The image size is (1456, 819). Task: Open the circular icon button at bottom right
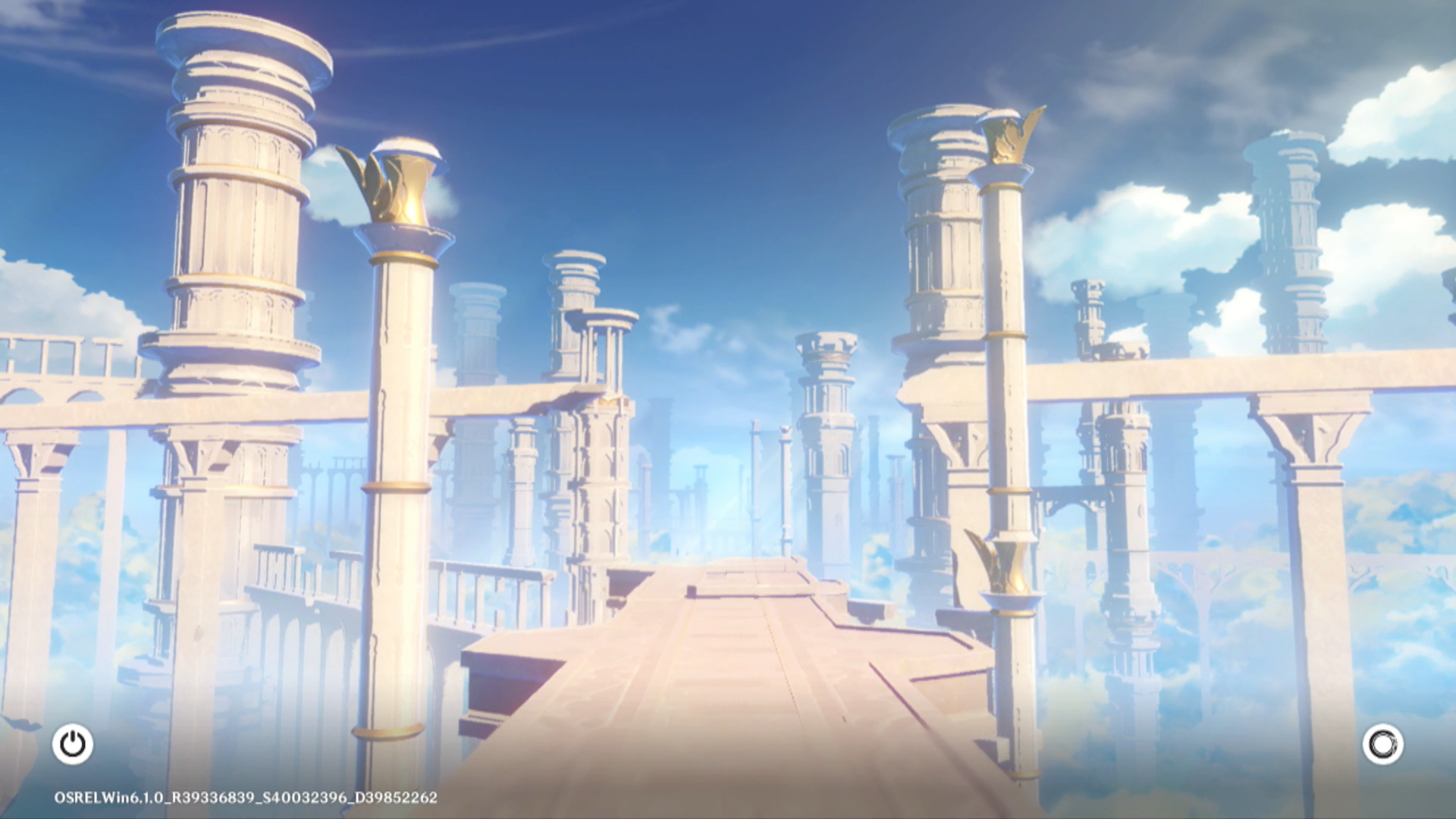(x=1382, y=744)
